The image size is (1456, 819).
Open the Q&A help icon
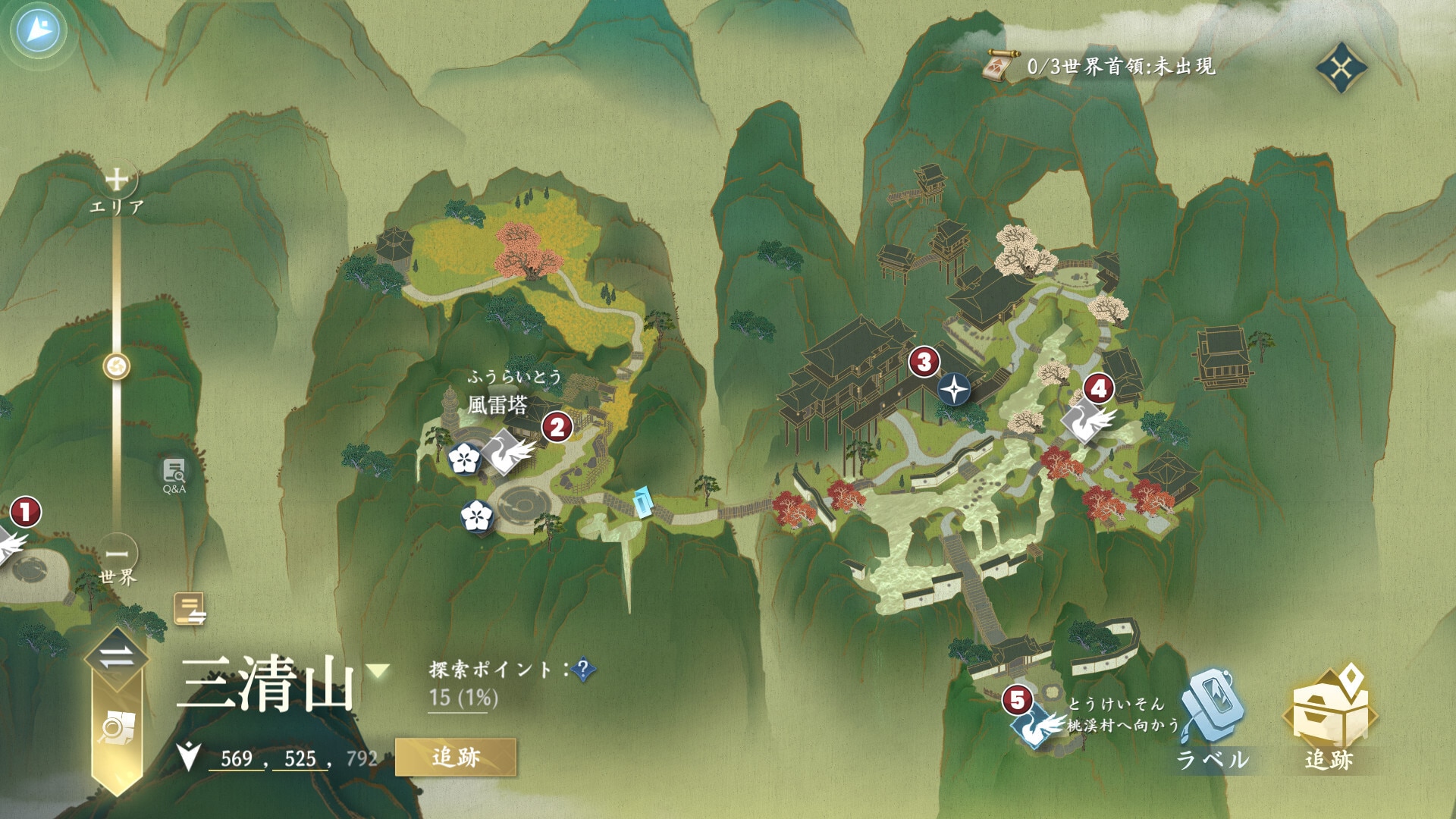(x=174, y=475)
